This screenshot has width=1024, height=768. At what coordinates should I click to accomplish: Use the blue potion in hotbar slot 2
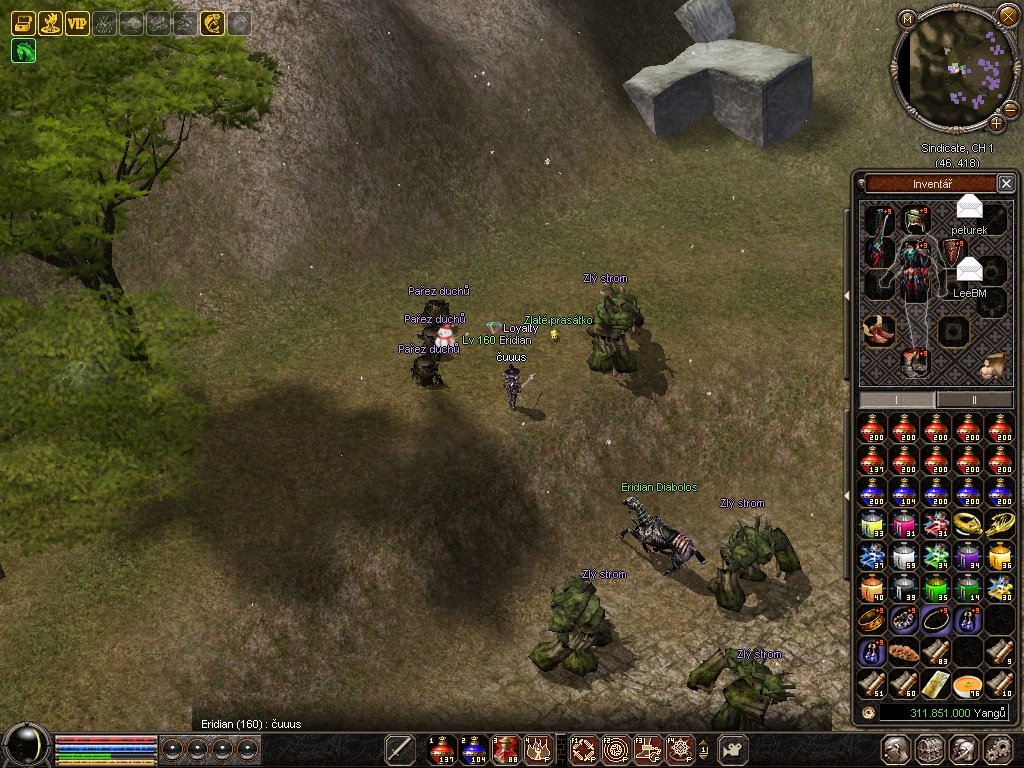pyautogui.click(x=474, y=749)
